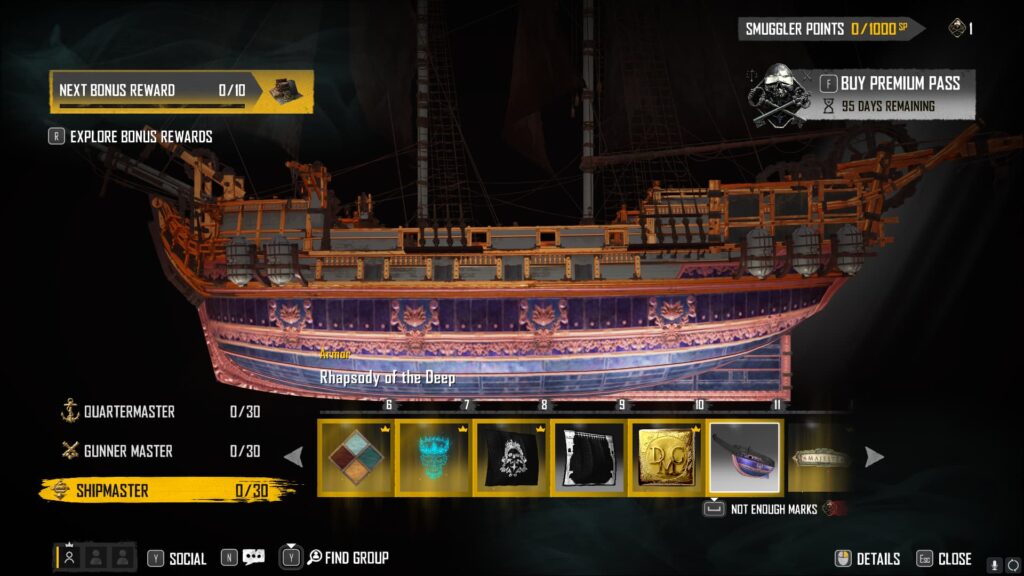The image size is (1024, 576).
Task: Choose the black sail reward
Action: [589, 457]
